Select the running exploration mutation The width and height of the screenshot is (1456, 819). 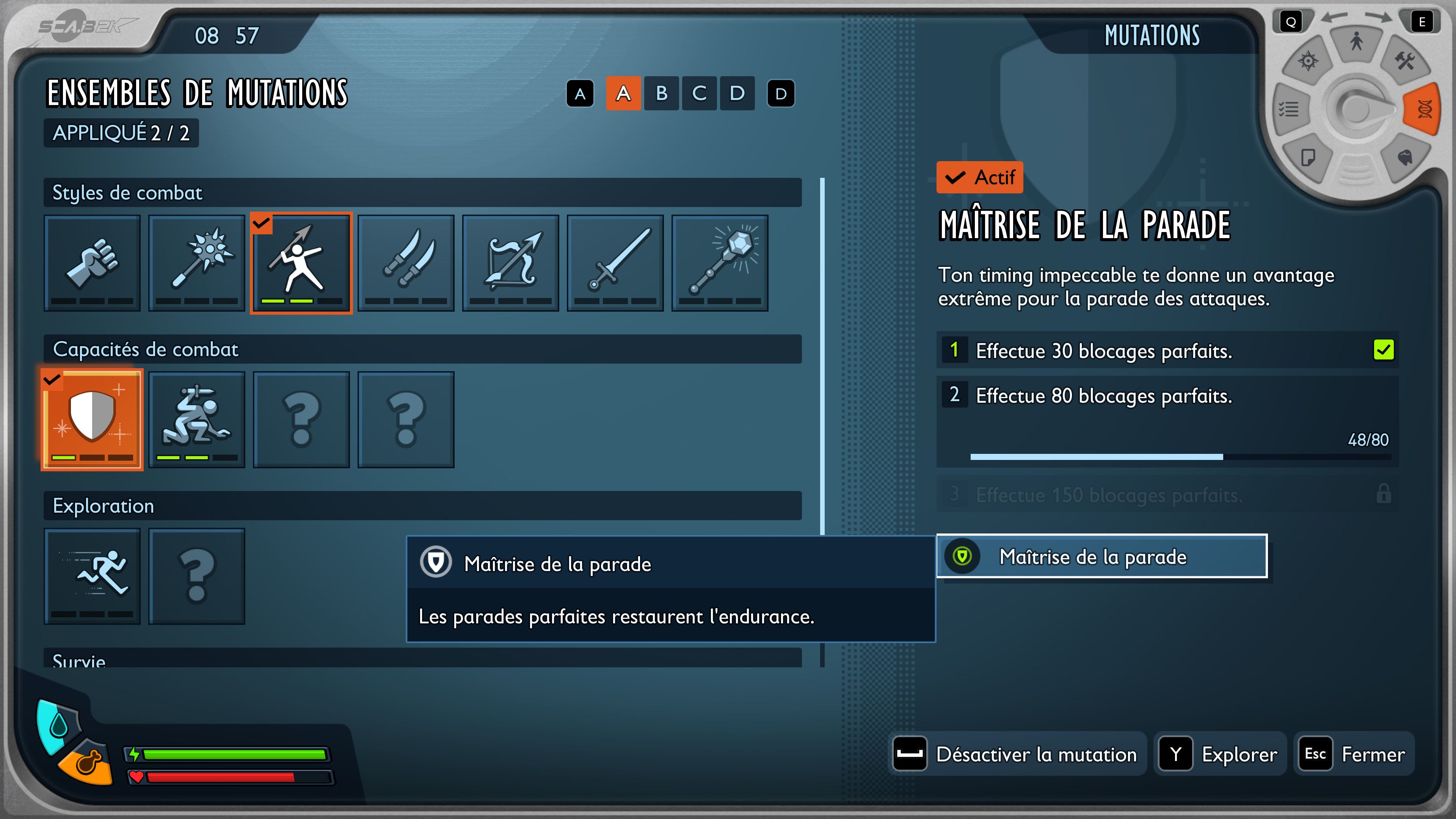click(x=91, y=576)
